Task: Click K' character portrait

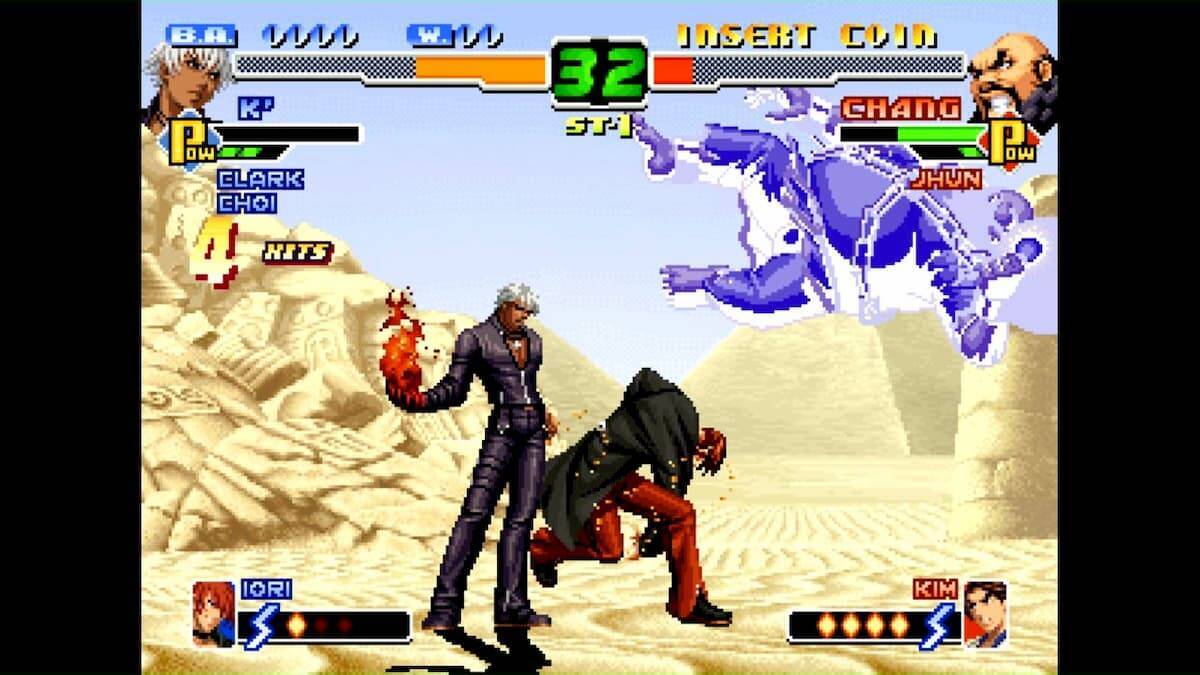Action: [182, 78]
